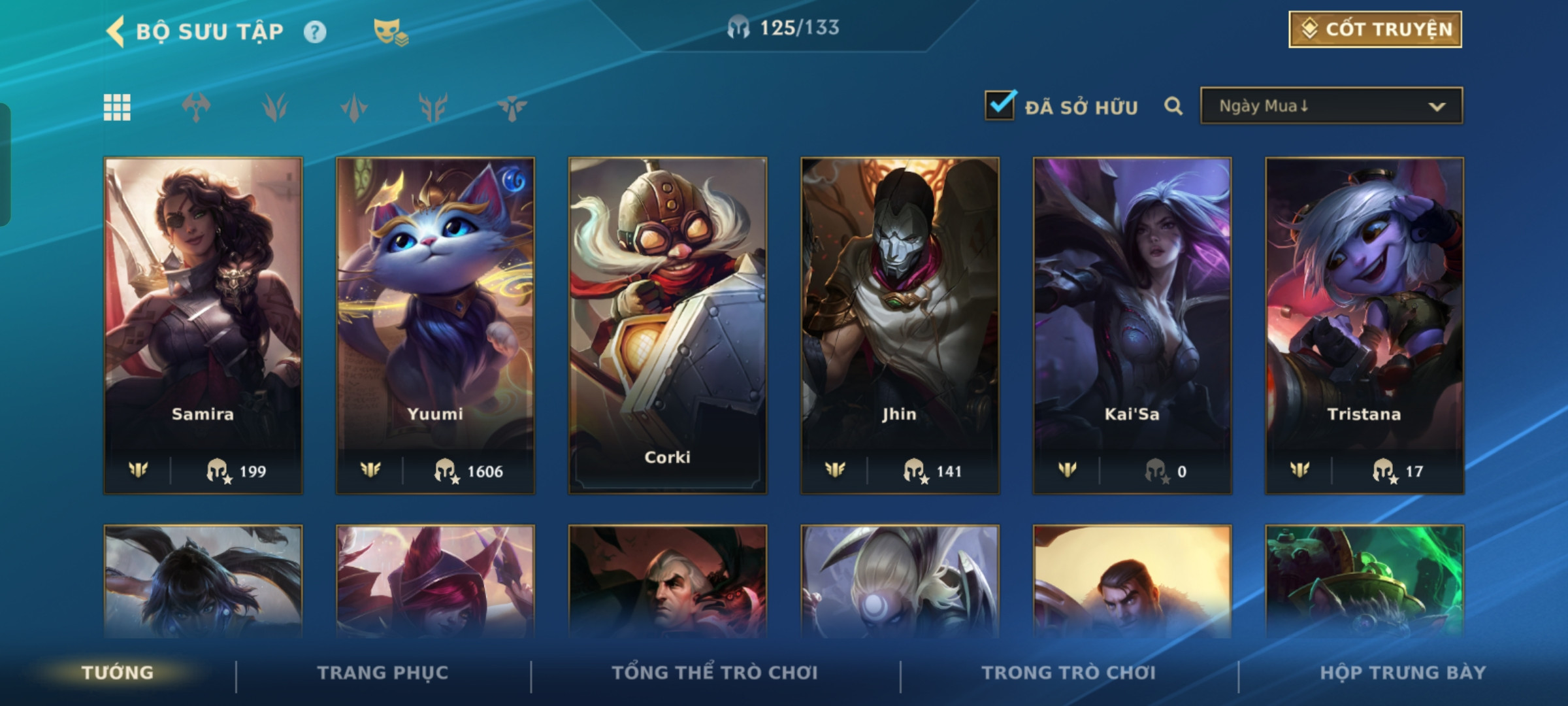1568x706 pixels.
Task: Open the Tổng Thể Trò Chơi tab
Action: click(x=715, y=673)
